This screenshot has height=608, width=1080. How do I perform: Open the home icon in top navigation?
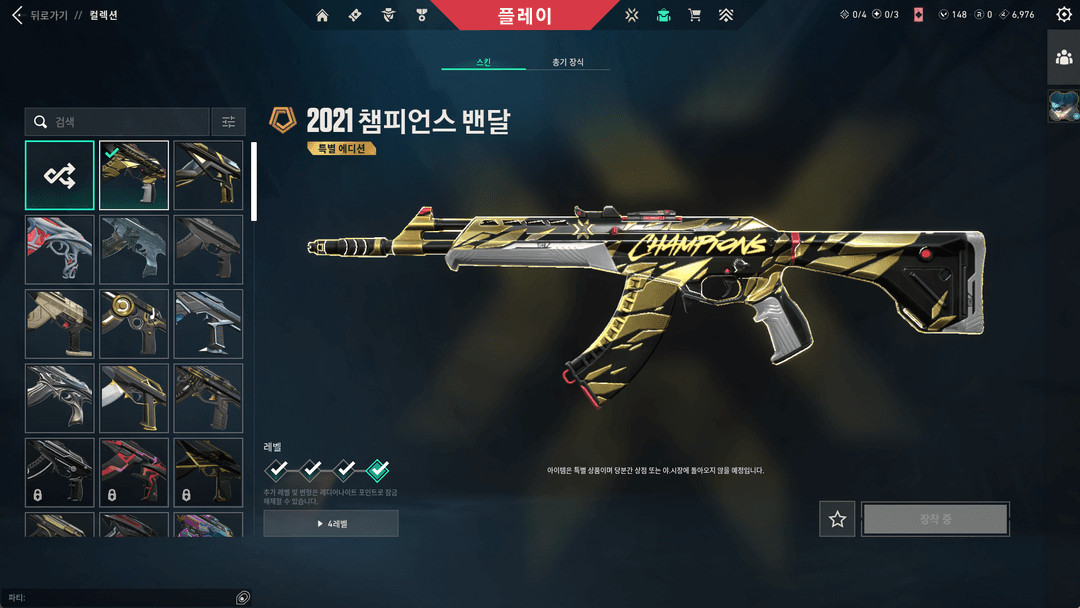[322, 15]
